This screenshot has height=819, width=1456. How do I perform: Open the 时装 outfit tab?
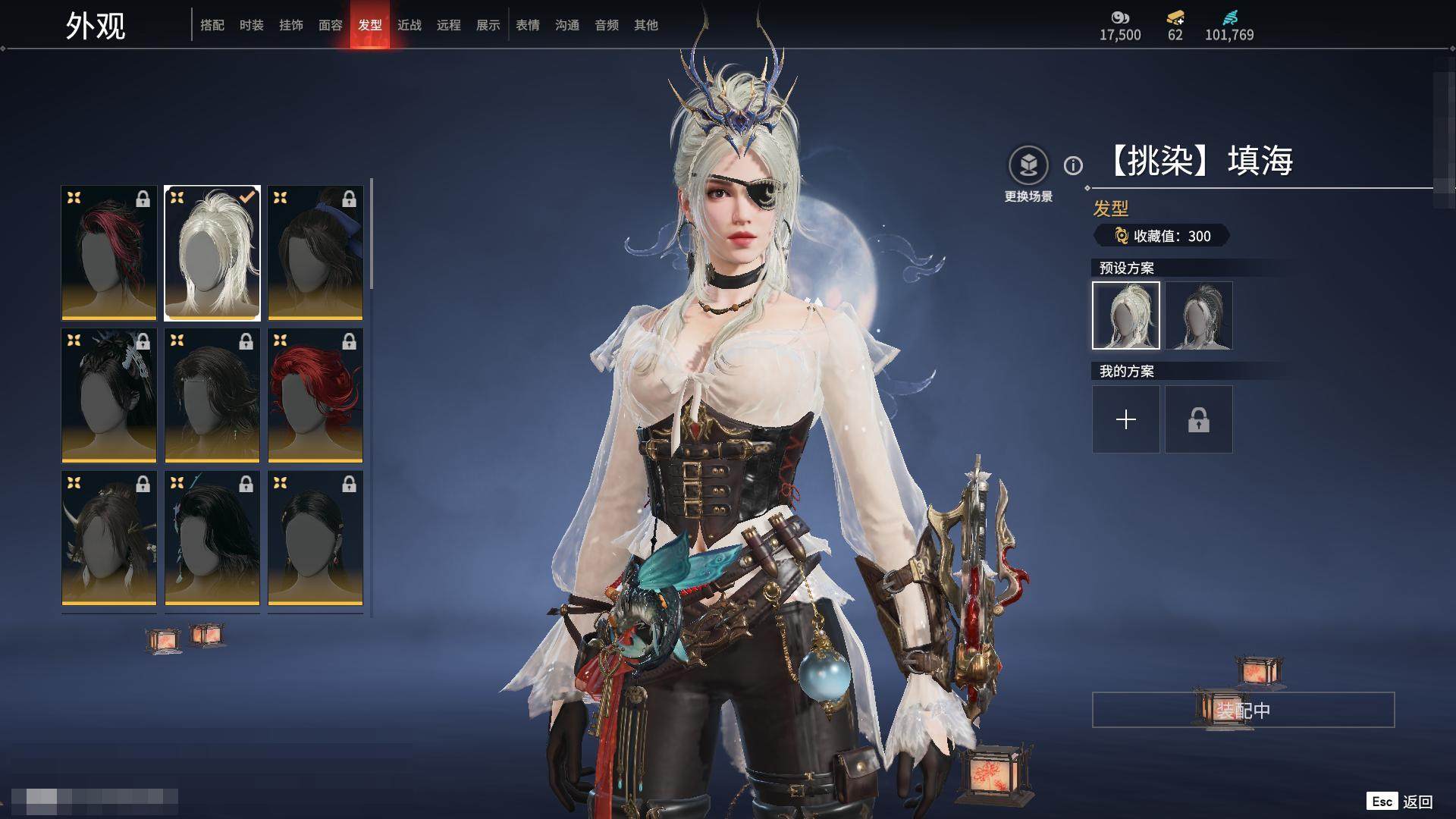[252, 25]
